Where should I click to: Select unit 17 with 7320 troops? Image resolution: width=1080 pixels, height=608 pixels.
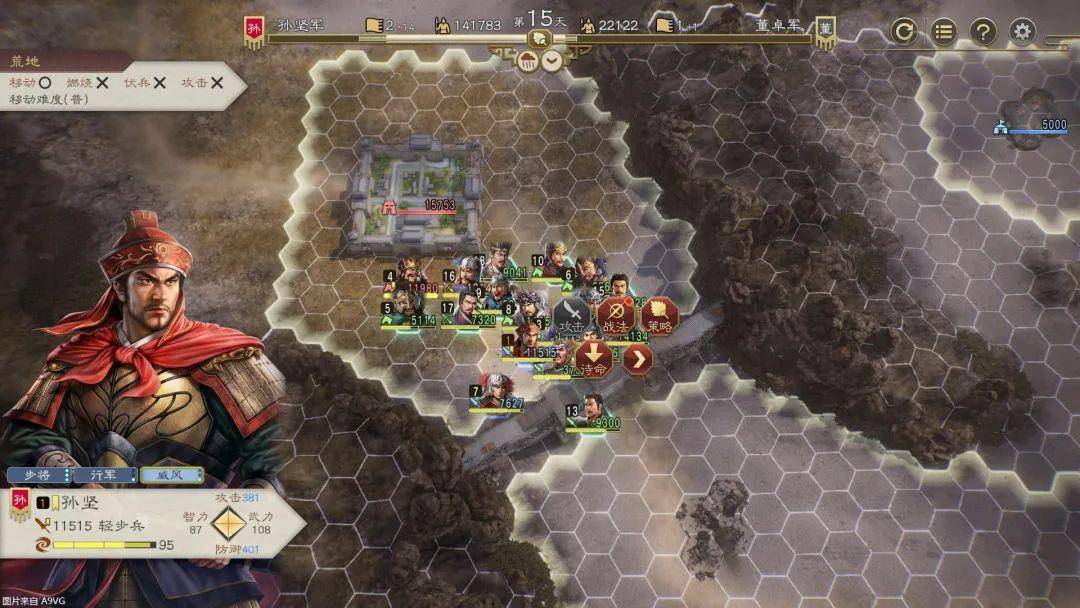click(463, 306)
